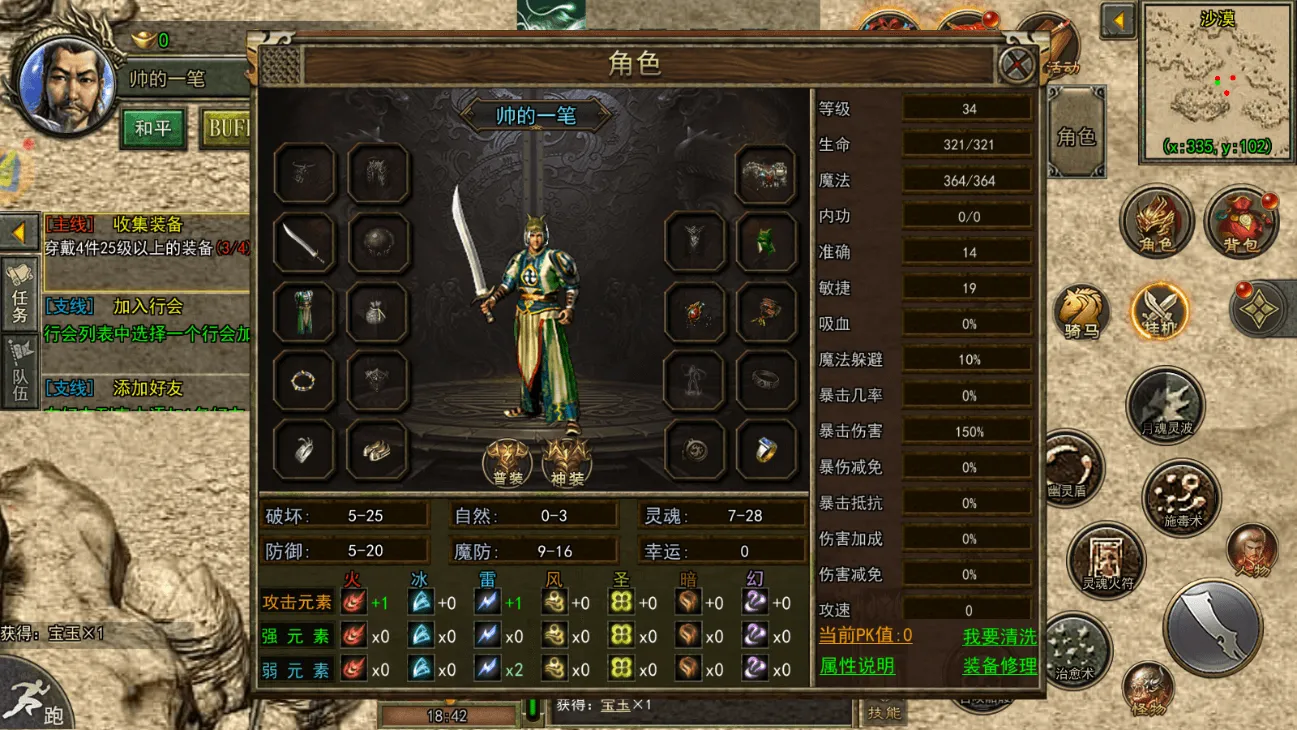Click the 我要清洗 PK cleanse link
Viewport: 1297px width, 730px height.
pyautogui.click(x=999, y=636)
